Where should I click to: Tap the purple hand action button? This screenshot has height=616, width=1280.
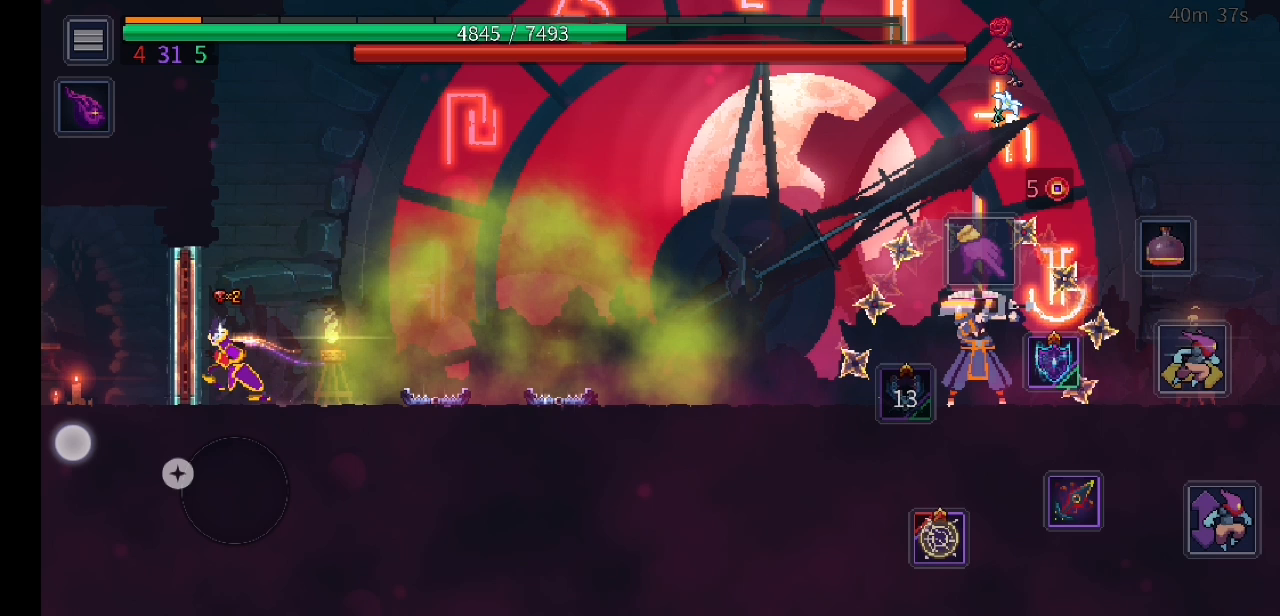pyautogui.click(x=980, y=252)
